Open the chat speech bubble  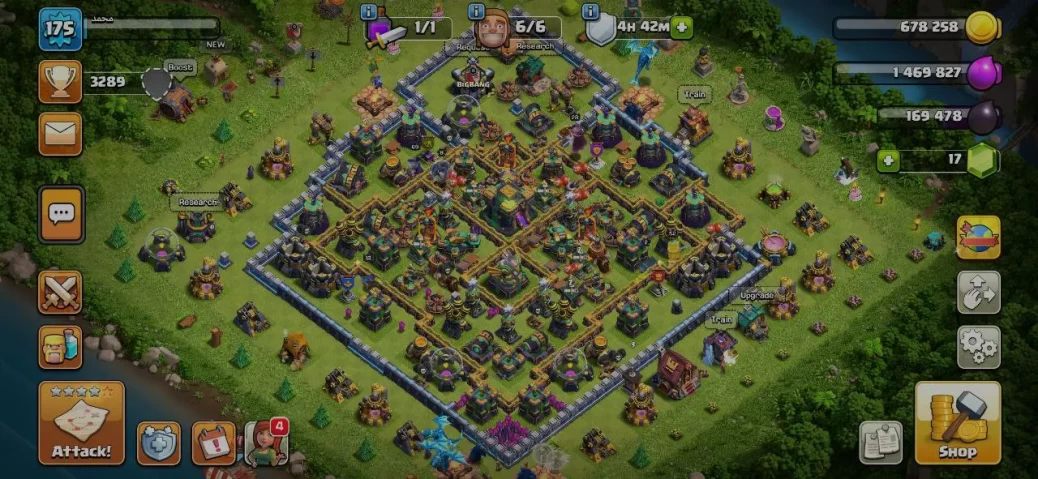tap(61, 213)
